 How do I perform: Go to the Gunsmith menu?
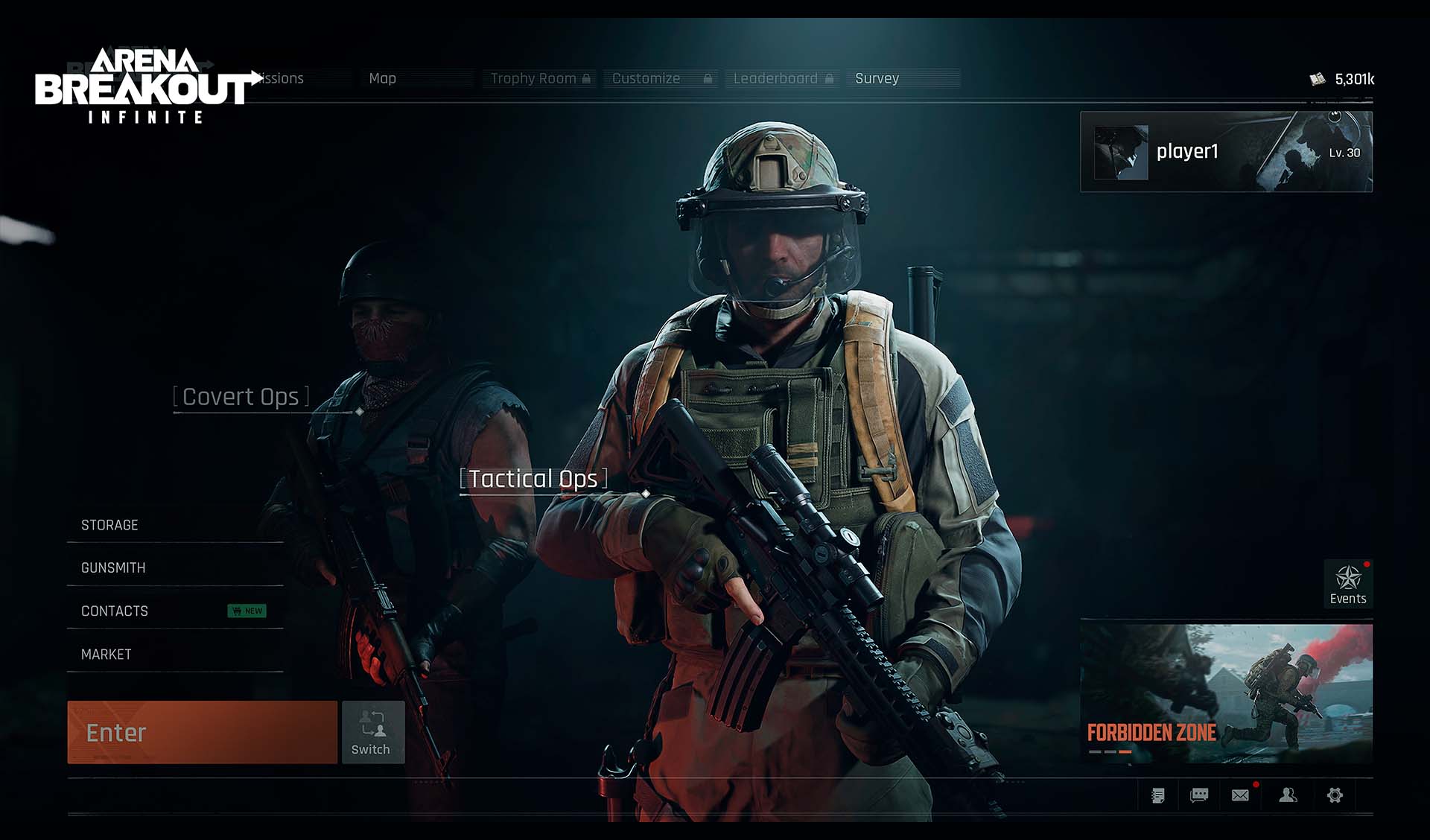pyautogui.click(x=113, y=567)
